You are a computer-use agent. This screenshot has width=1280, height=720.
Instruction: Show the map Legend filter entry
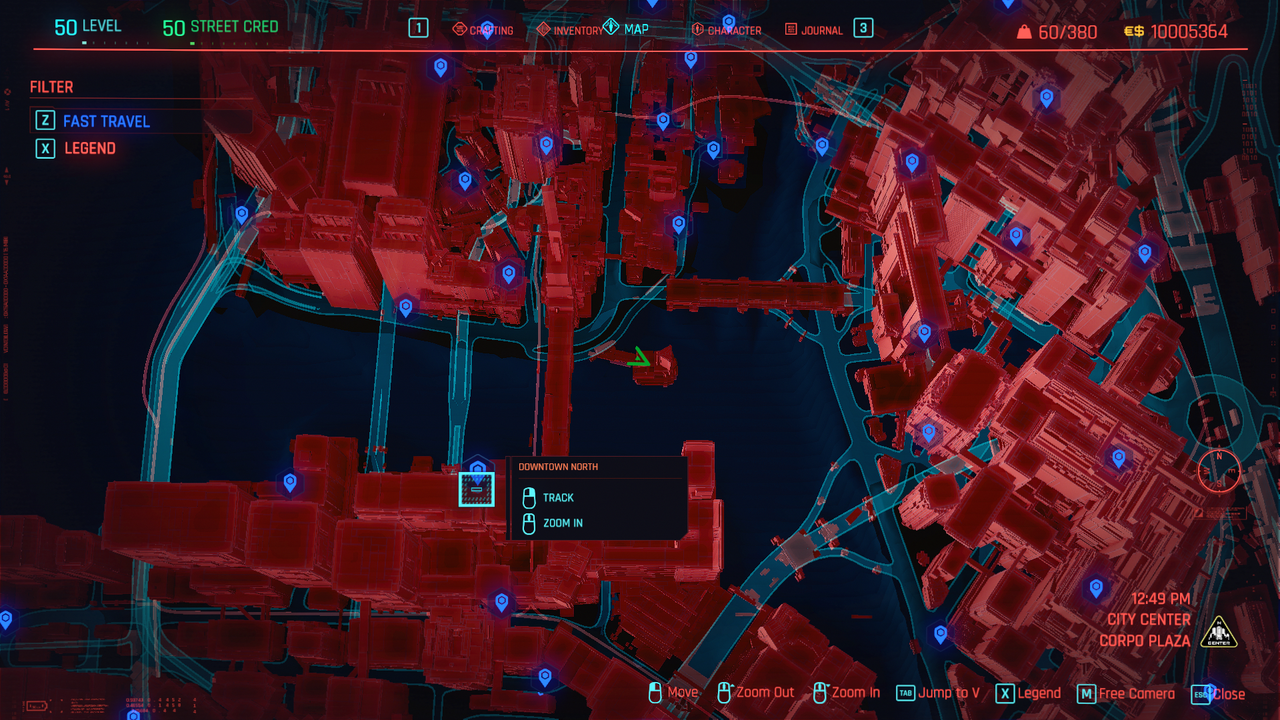[90, 148]
